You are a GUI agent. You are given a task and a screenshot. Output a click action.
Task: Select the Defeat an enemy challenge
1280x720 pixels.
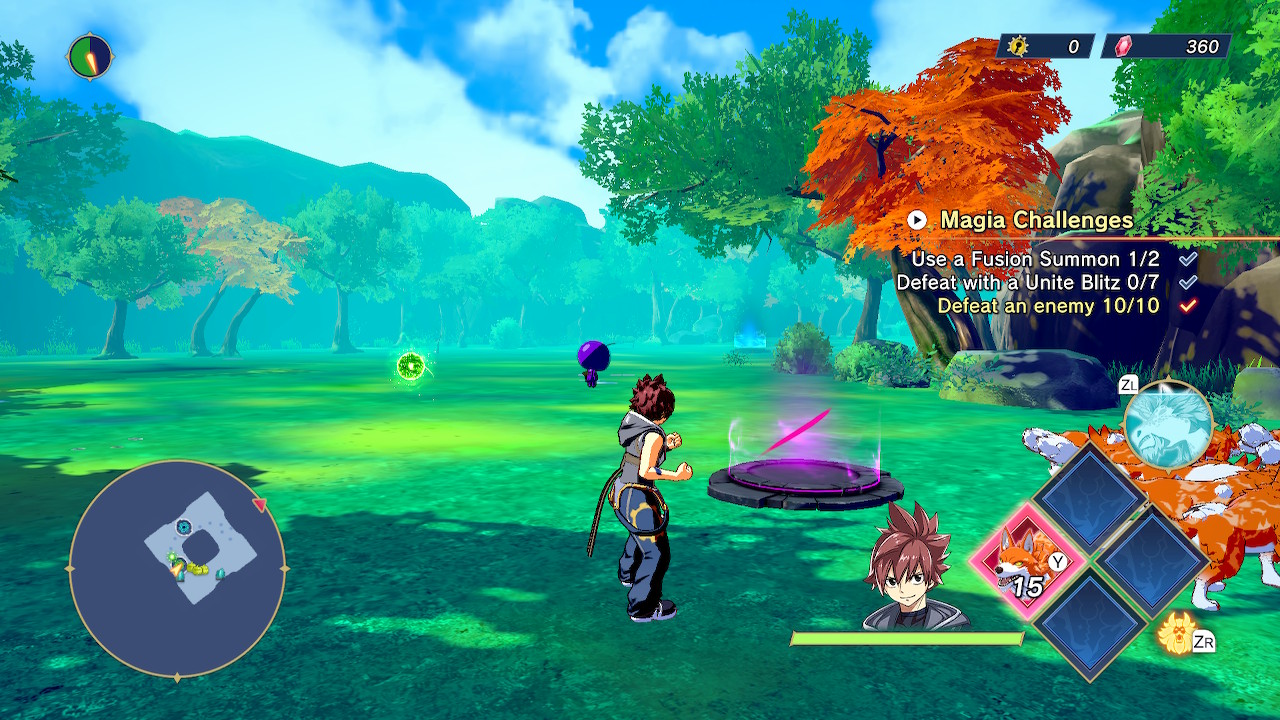coord(1048,306)
